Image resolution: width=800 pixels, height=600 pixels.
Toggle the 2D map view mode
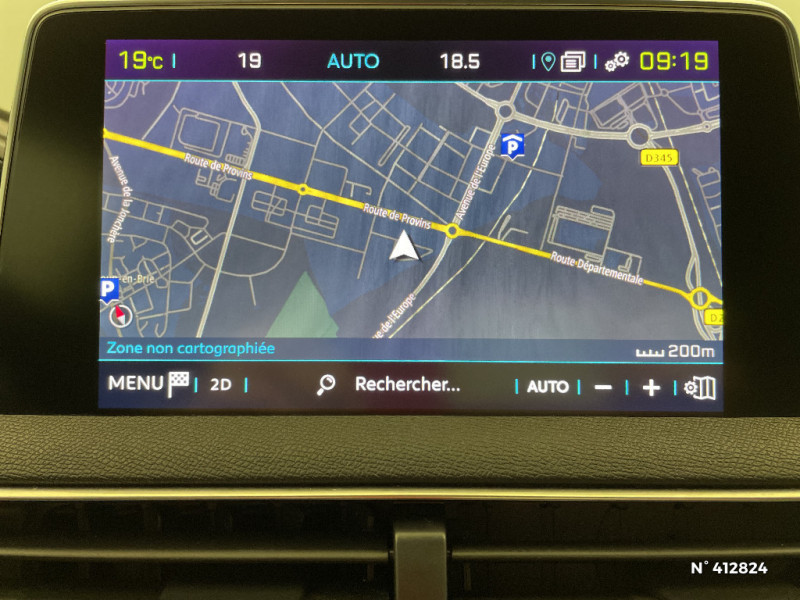(220, 385)
